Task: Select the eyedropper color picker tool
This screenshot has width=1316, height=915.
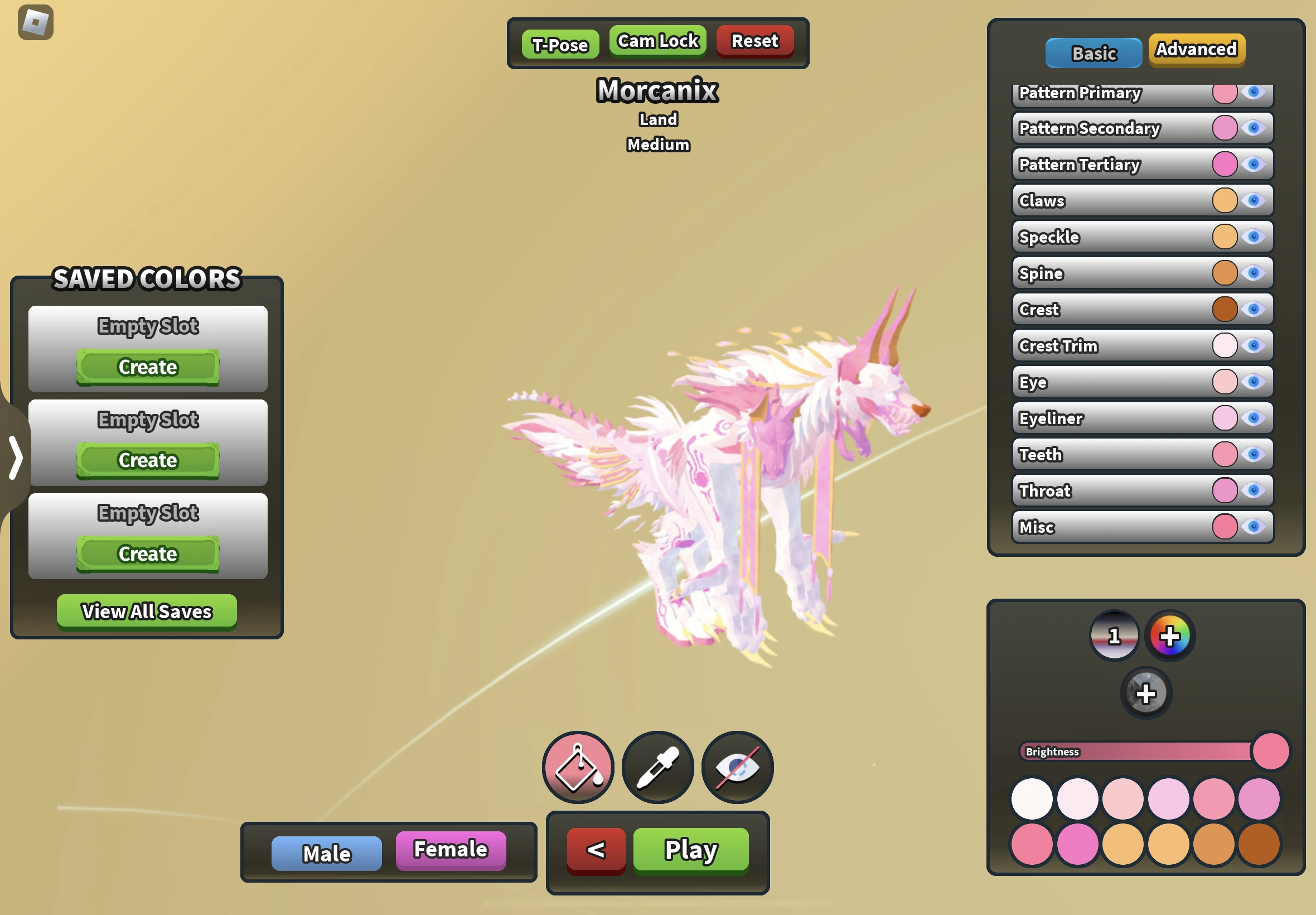Action: 657,768
